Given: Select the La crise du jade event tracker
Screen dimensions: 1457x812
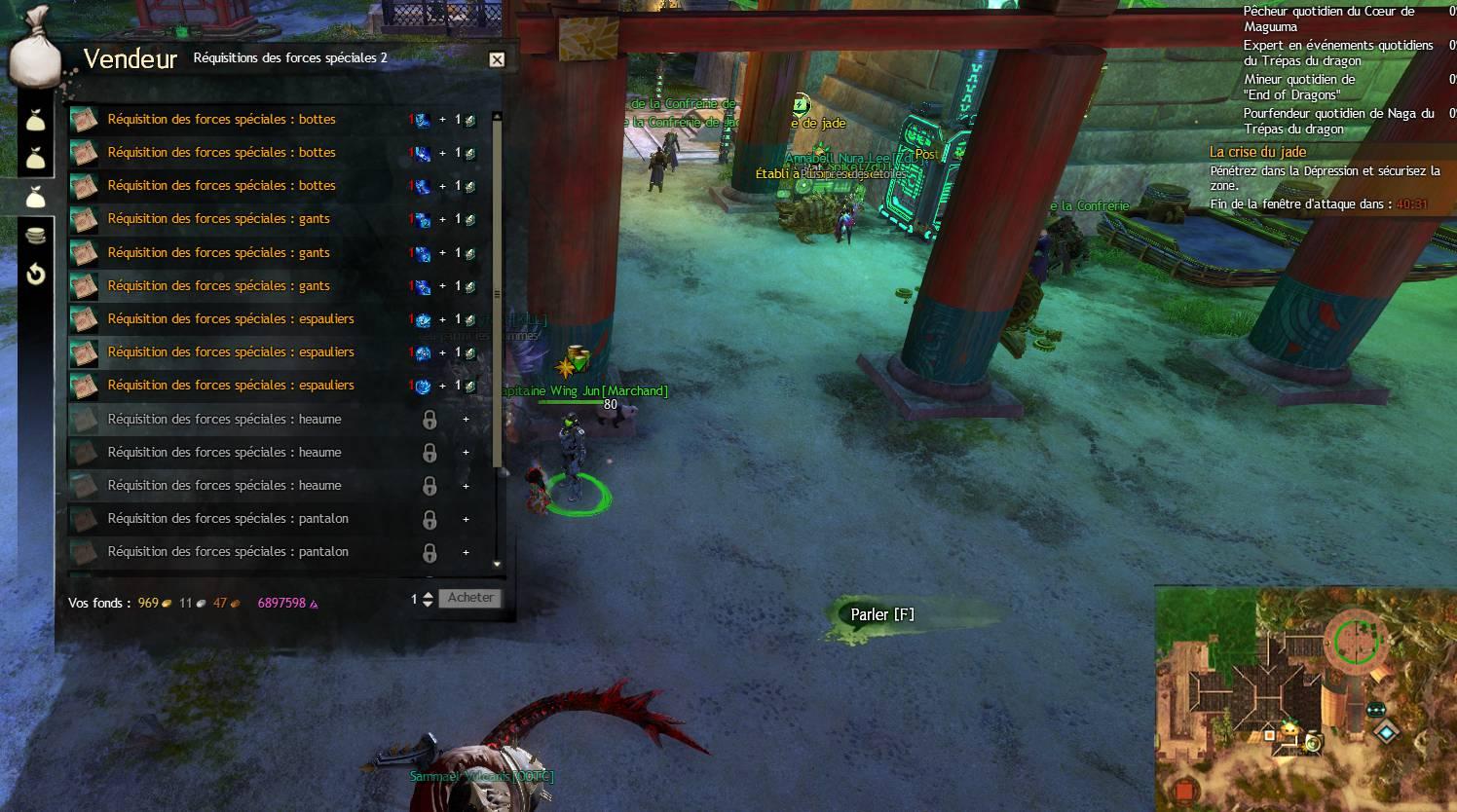Looking at the screenshot, I should coord(1257,152).
